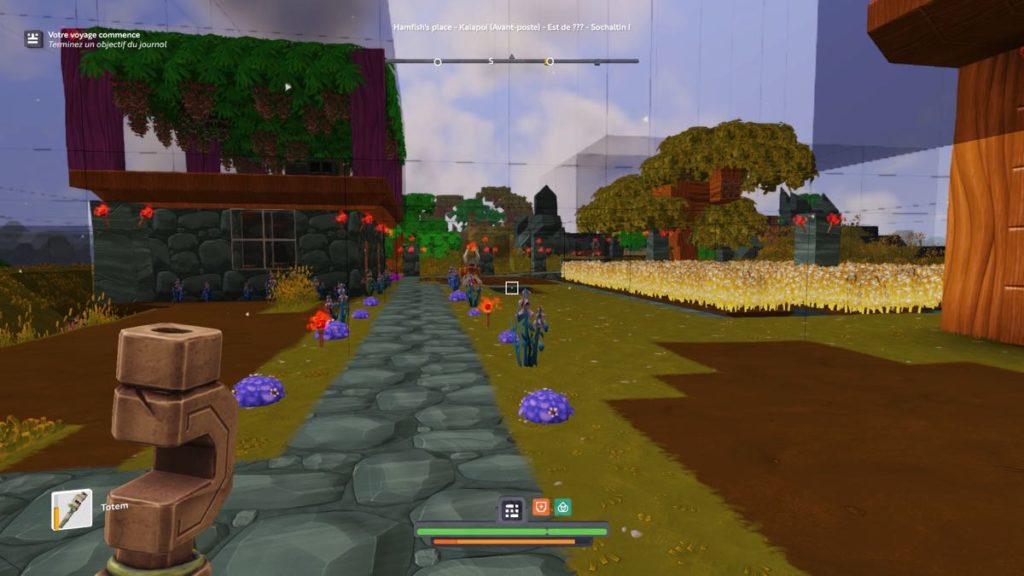Open the dark grid menu icon
Image resolution: width=1024 pixels, height=576 pixels.
[x=512, y=510]
